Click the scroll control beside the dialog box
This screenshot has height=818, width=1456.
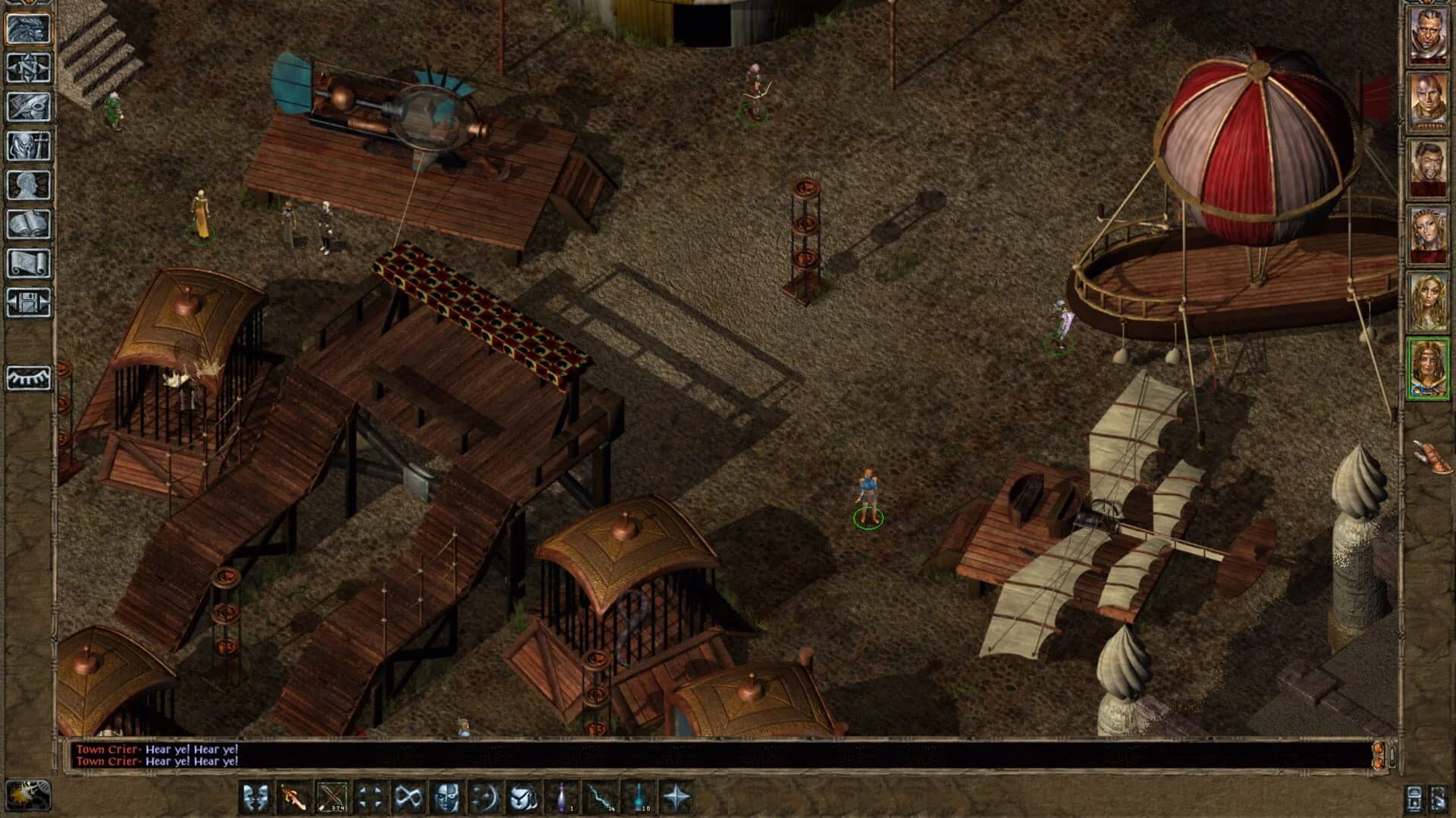pyautogui.click(x=1391, y=757)
